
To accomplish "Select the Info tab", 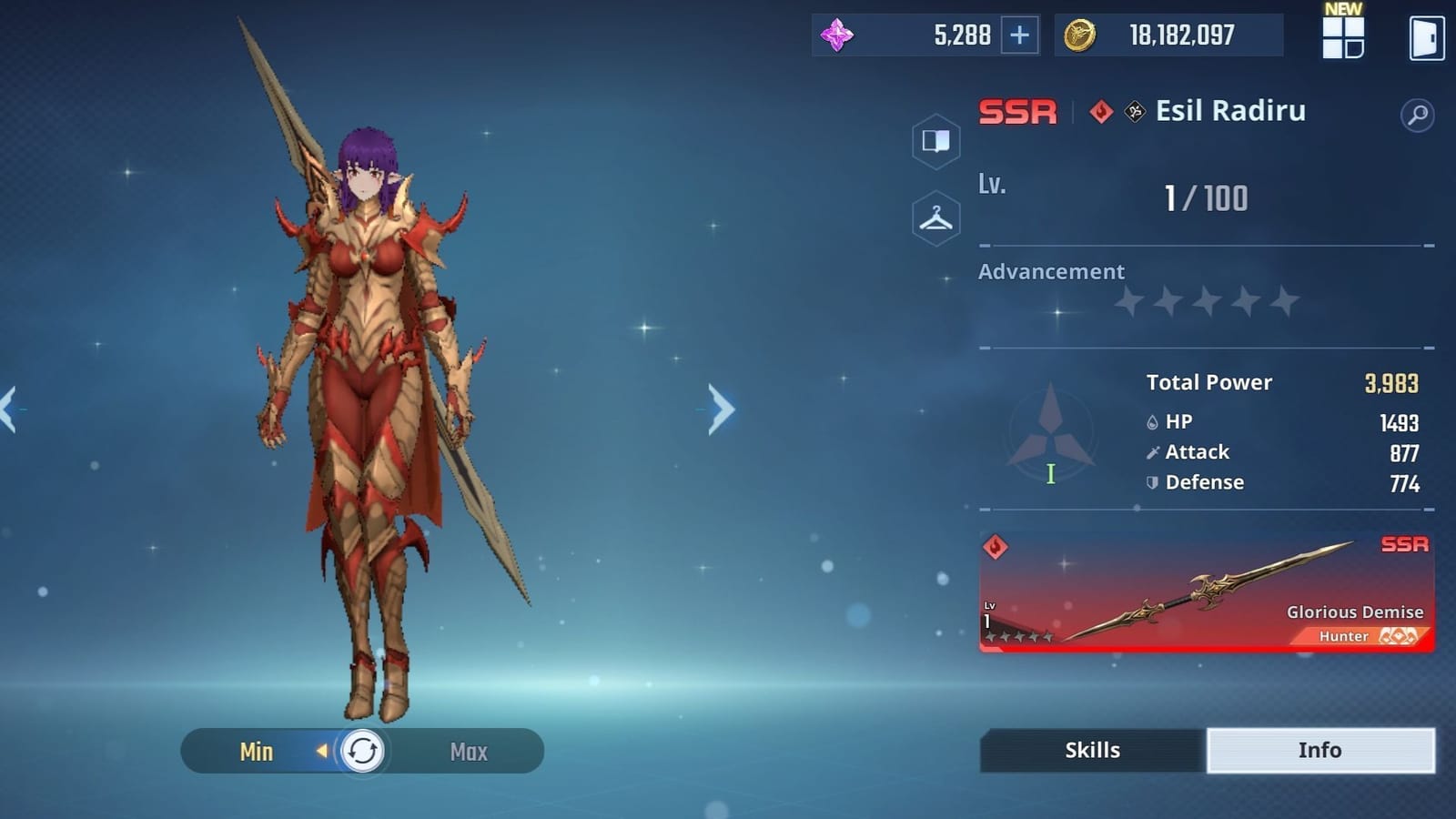I will [x=1320, y=750].
